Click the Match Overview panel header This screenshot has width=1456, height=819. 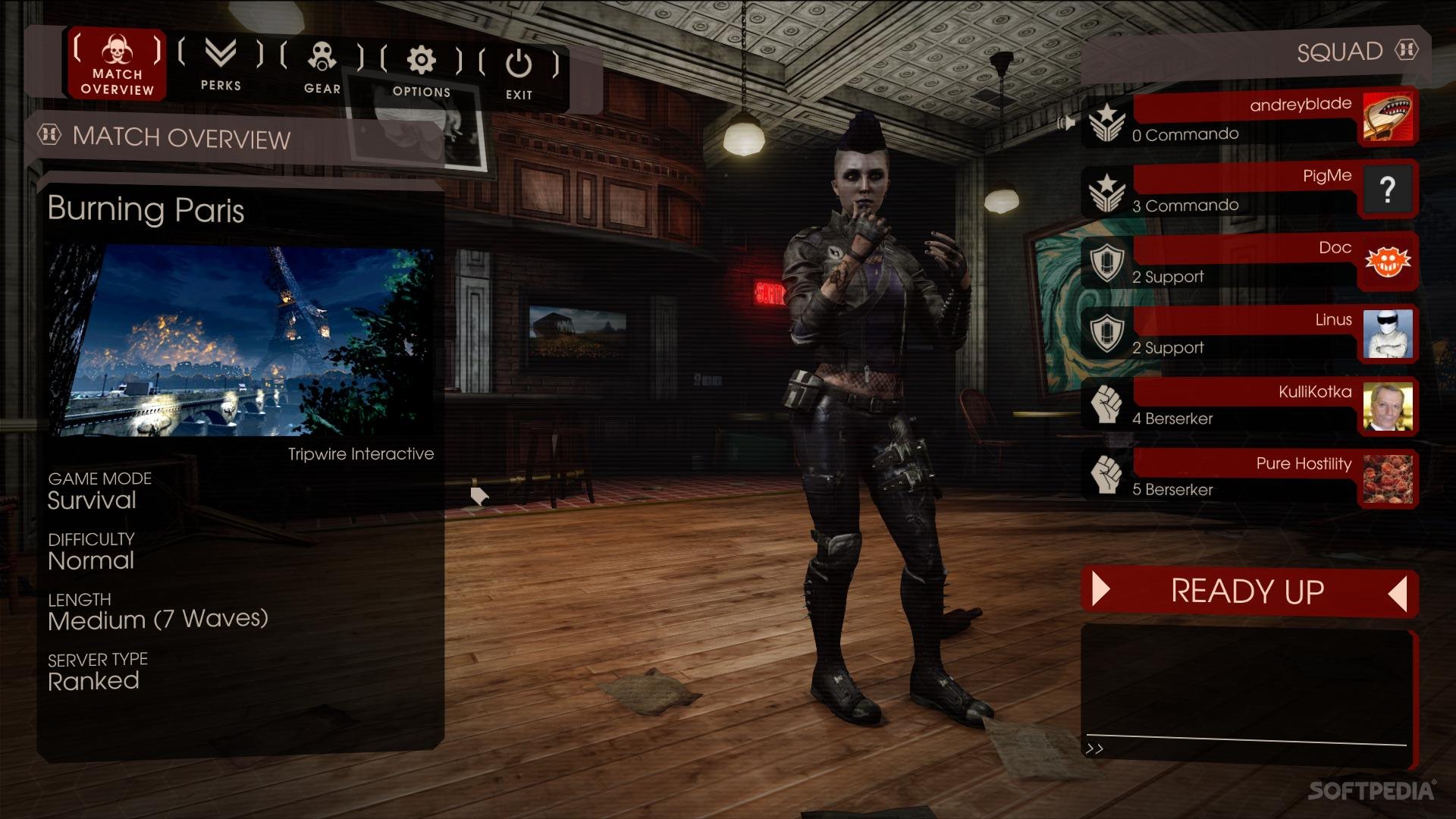(182, 138)
